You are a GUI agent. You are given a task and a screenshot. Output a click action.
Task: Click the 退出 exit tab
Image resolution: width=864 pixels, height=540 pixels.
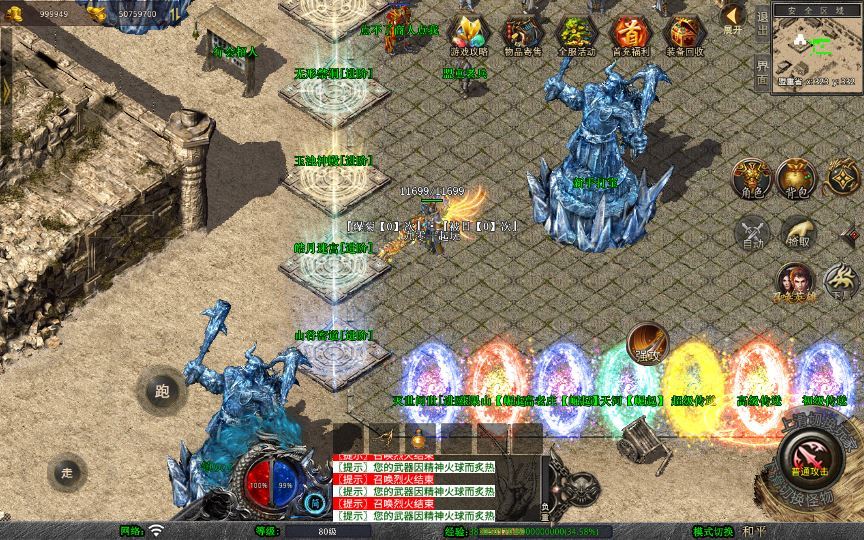pos(762,21)
